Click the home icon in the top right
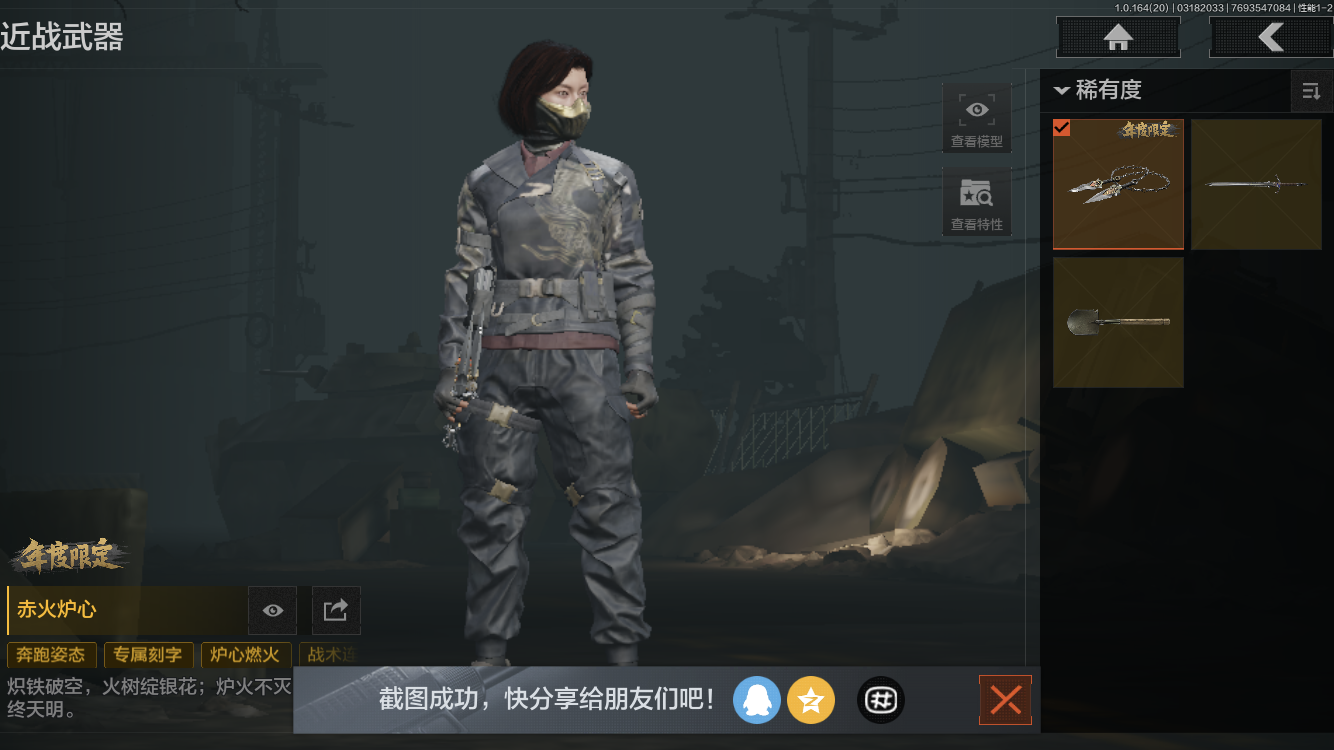 [1117, 37]
